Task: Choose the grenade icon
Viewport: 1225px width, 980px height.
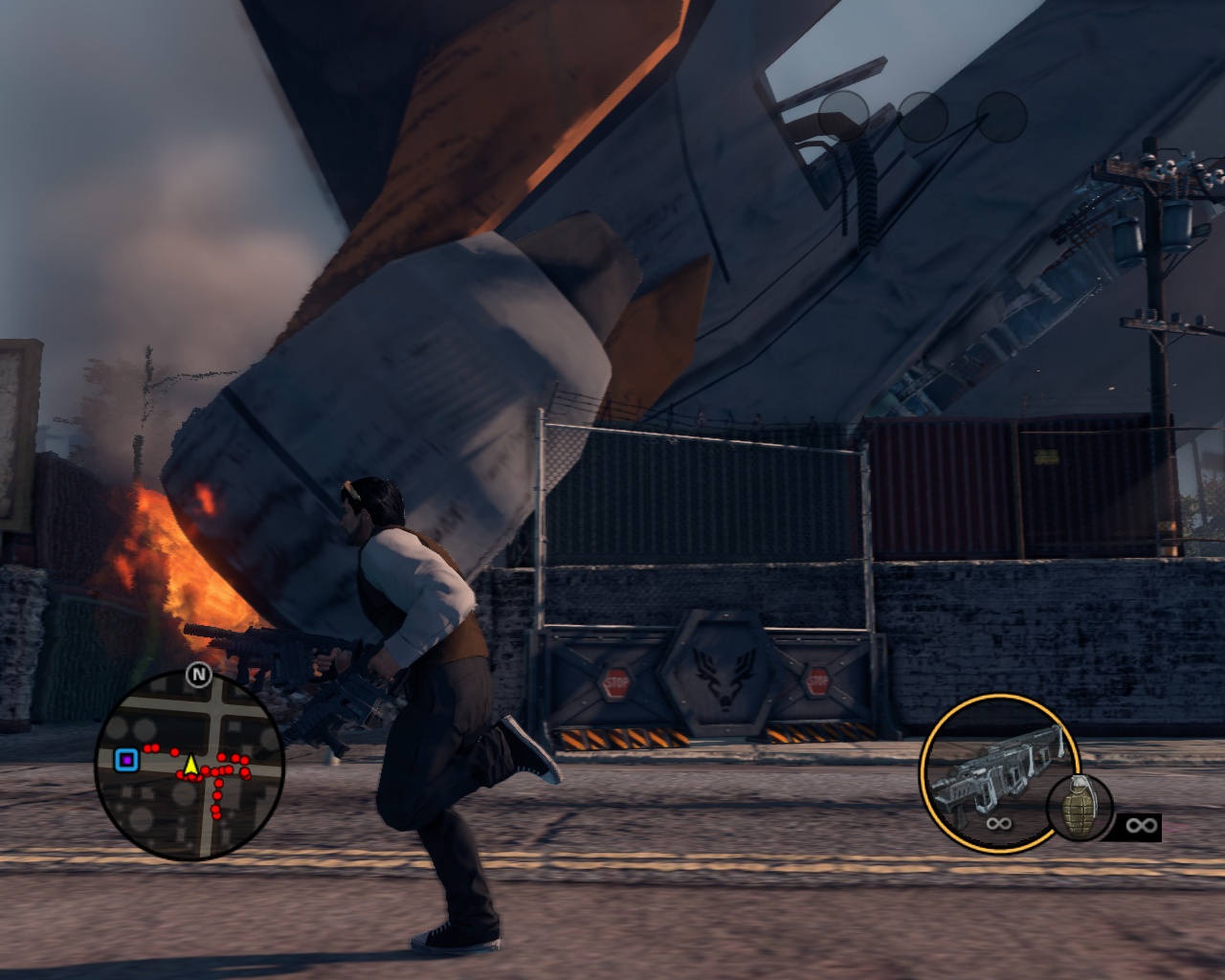Action: tap(1079, 808)
